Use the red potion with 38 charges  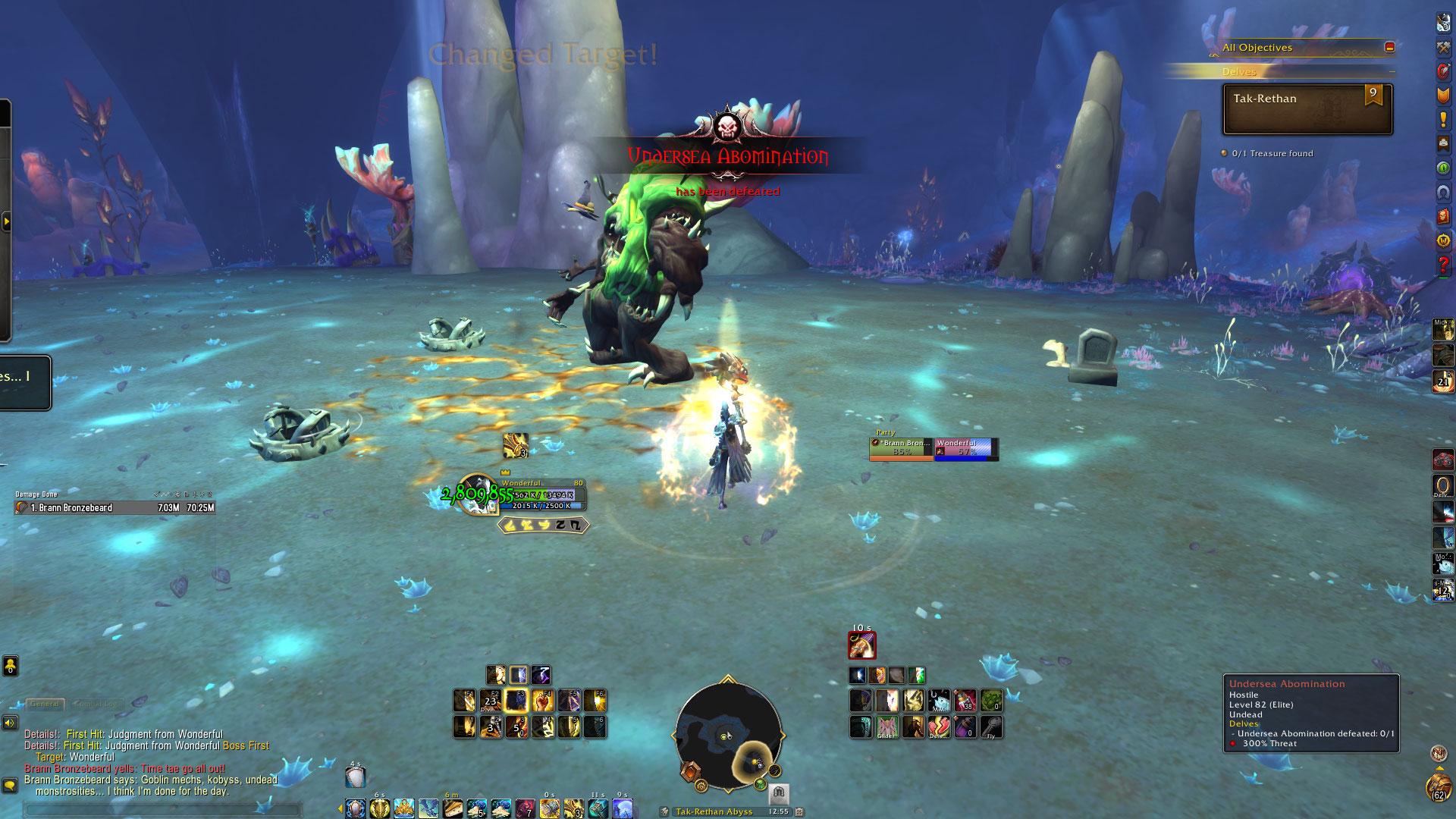click(x=965, y=701)
